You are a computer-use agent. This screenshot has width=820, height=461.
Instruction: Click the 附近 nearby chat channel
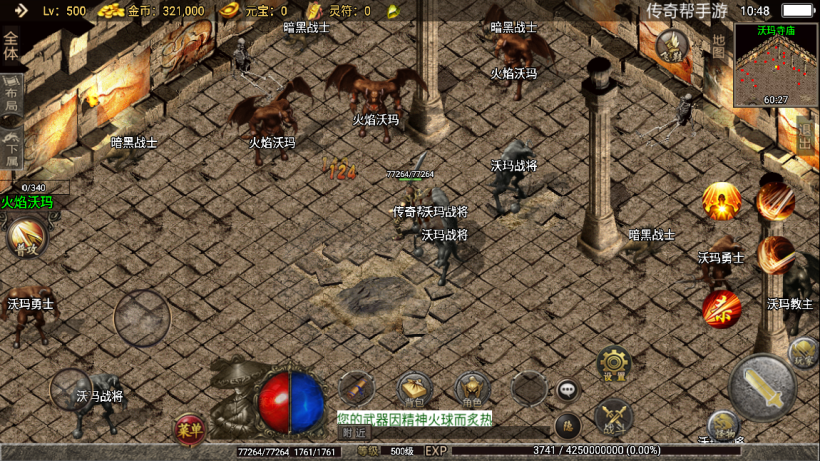[x=354, y=433]
